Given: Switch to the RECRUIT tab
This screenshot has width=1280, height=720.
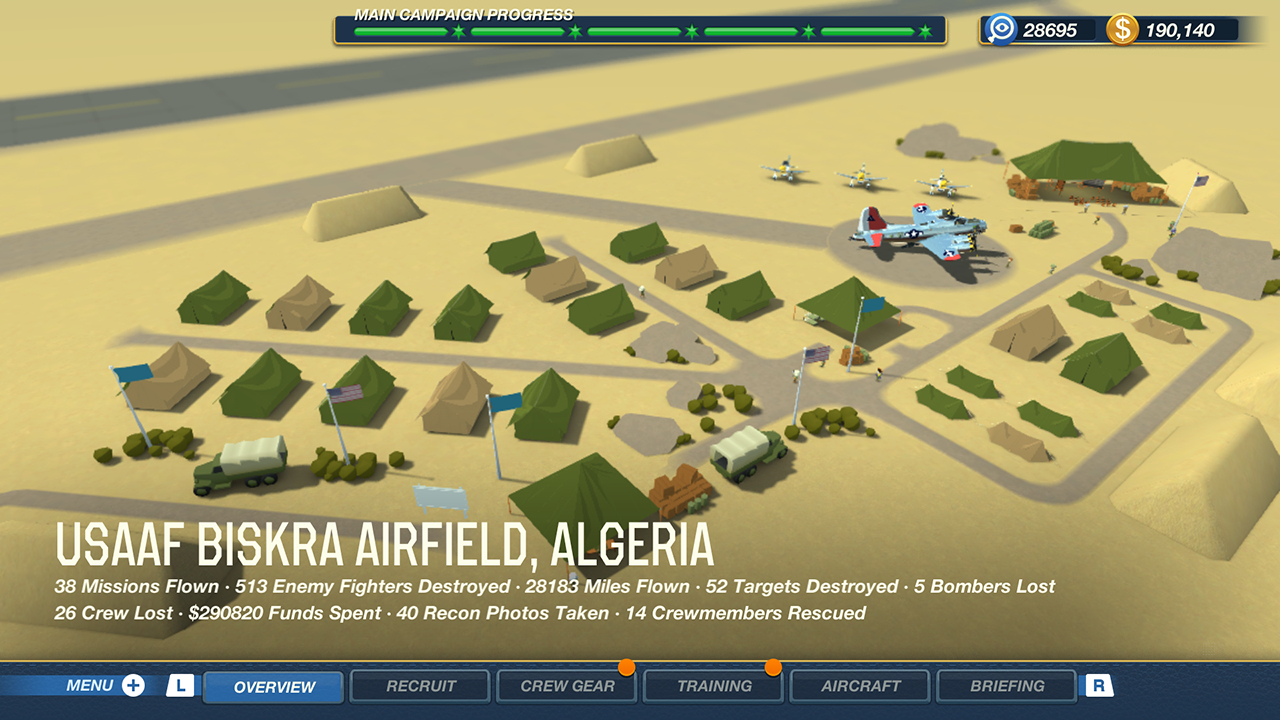Looking at the screenshot, I should (419, 685).
